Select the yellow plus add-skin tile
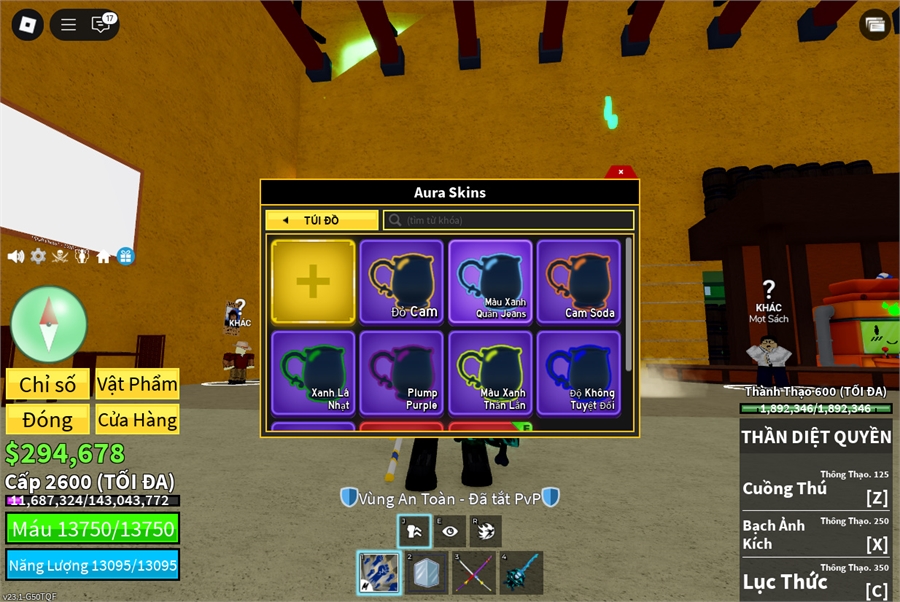Viewport: 900px width, 602px height. (313, 281)
